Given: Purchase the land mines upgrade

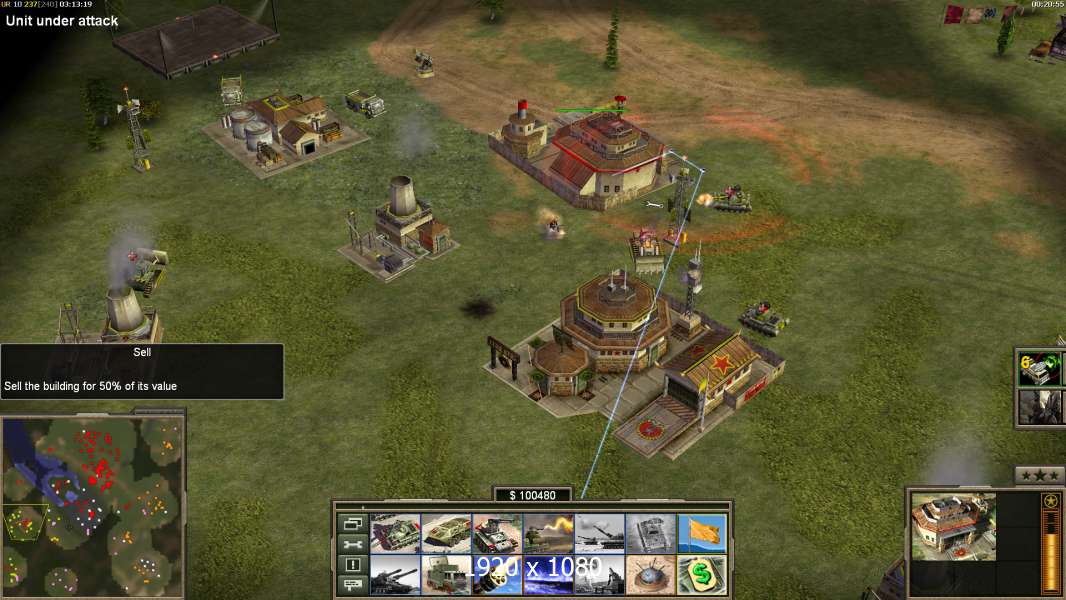Looking at the screenshot, I should point(651,575).
